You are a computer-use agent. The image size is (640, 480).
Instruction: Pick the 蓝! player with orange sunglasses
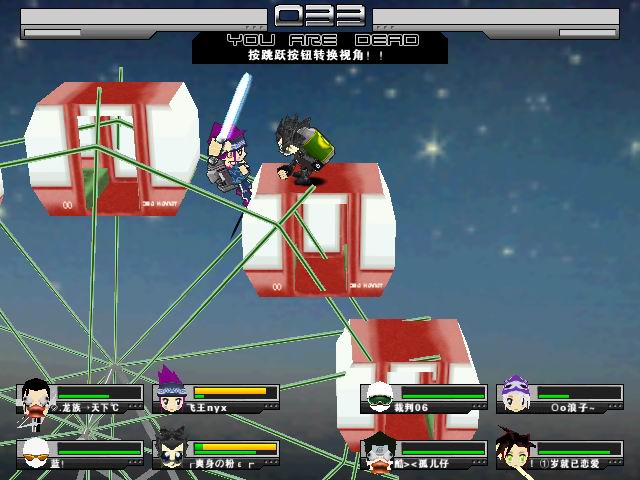point(35,453)
